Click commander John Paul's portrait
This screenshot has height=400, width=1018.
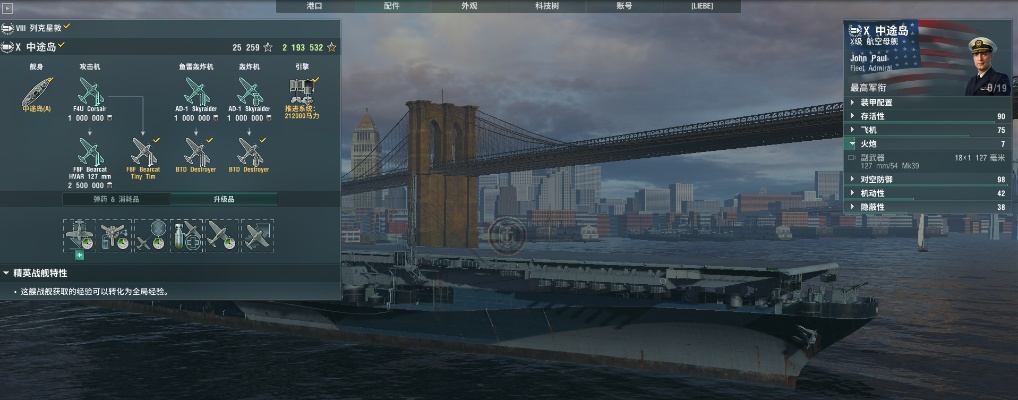(984, 66)
